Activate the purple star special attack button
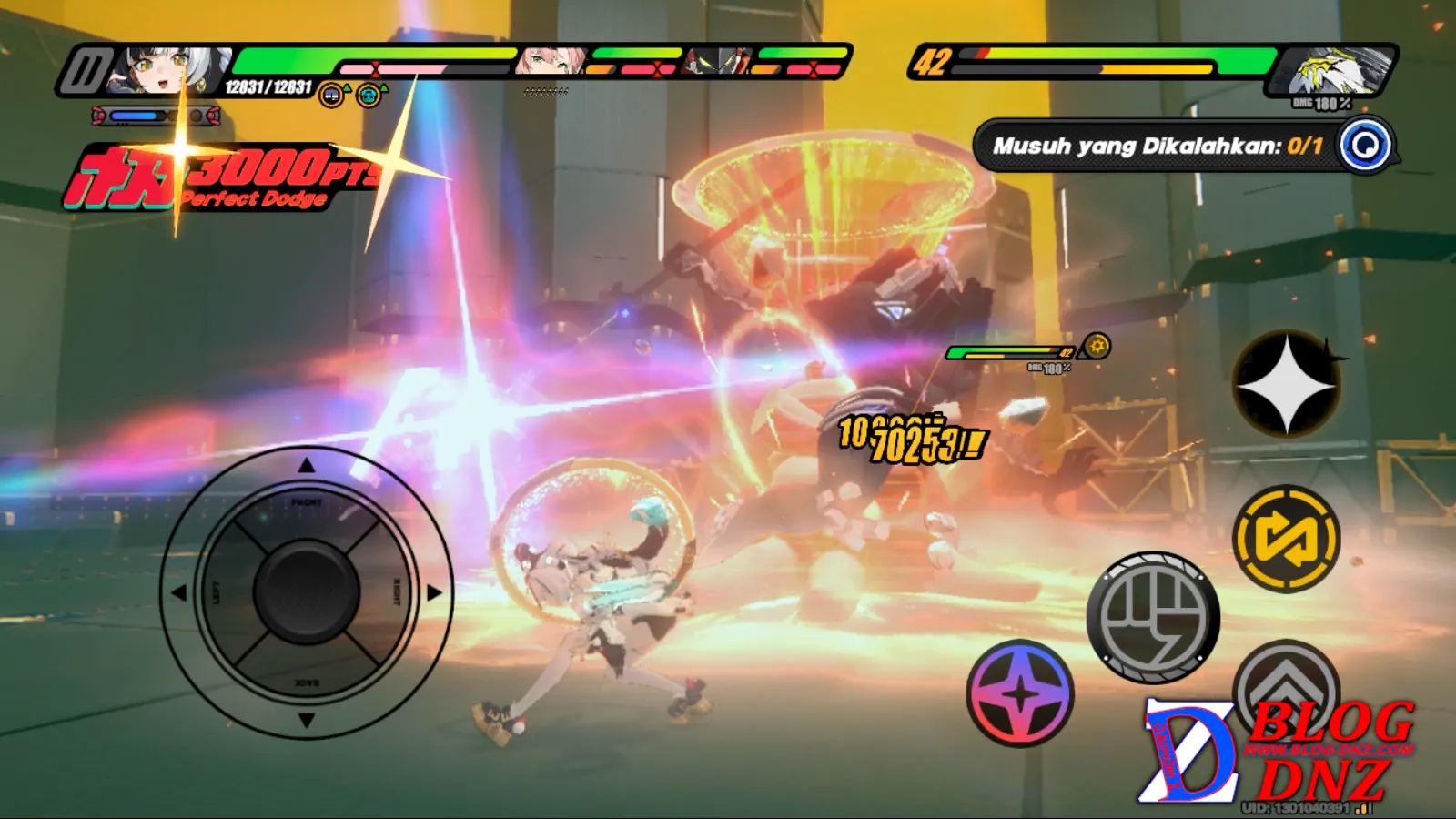 click(x=1020, y=693)
